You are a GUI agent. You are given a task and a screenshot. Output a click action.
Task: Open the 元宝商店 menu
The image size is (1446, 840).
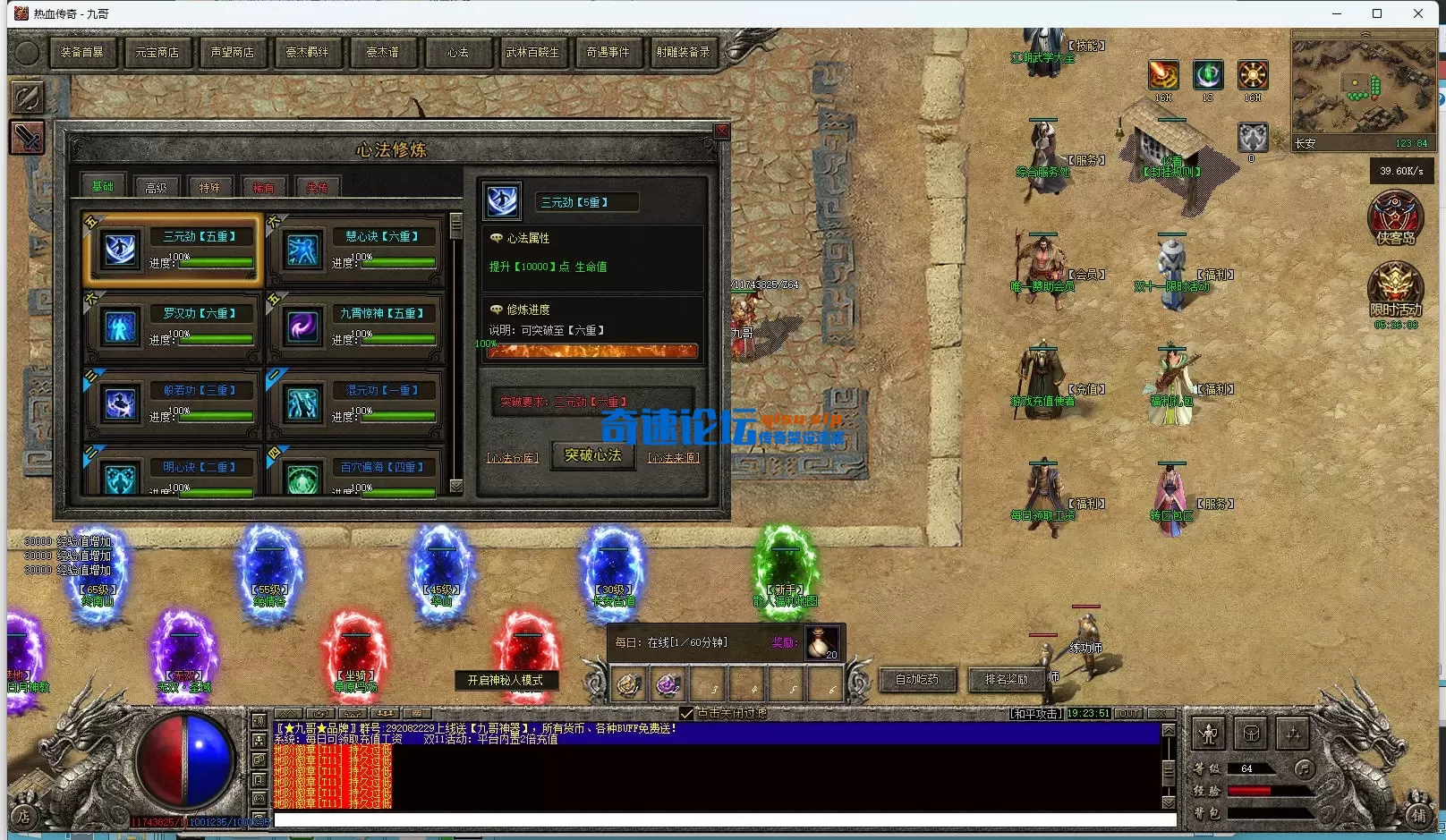coord(157,53)
